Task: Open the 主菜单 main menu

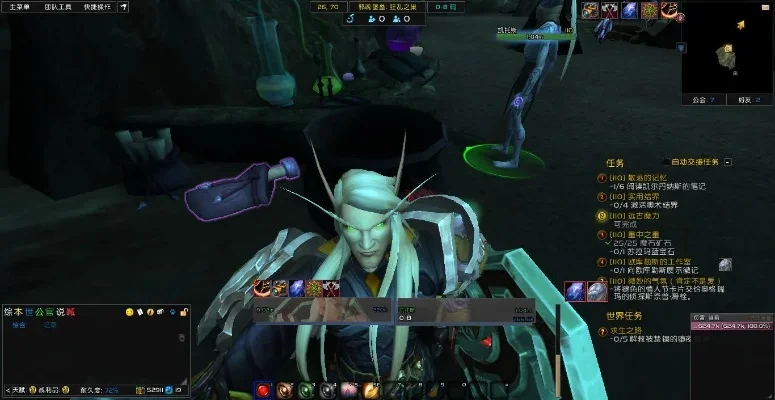Action: point(21,6)
